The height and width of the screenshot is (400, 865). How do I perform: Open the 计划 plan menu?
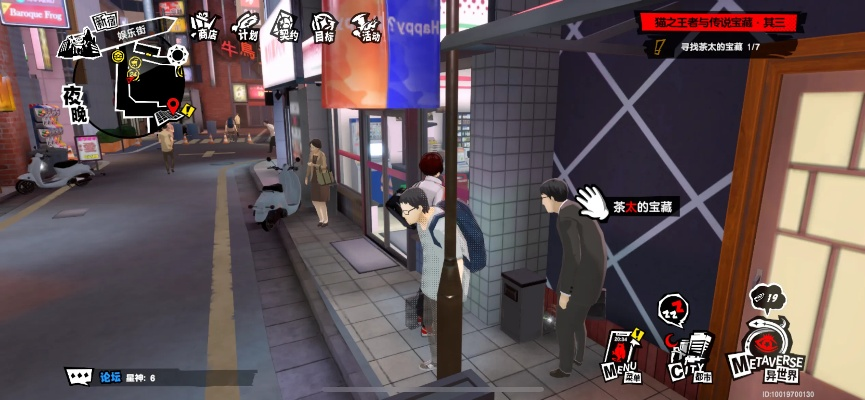(x=246, y=25)
